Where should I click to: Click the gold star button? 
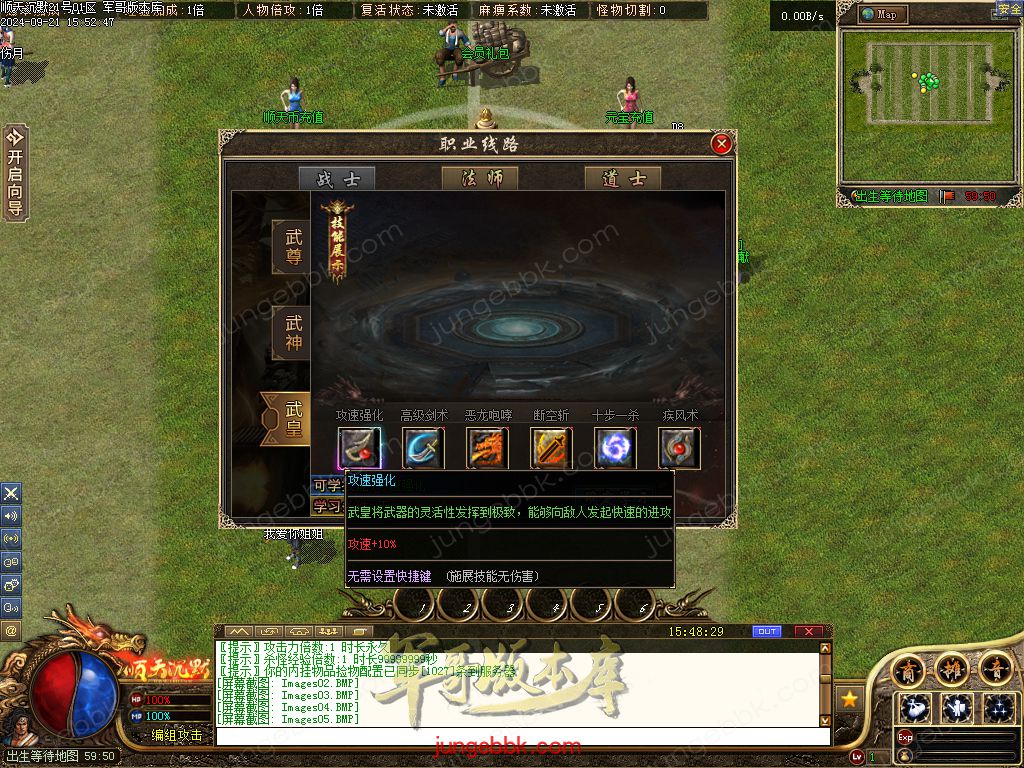(849, 699)
